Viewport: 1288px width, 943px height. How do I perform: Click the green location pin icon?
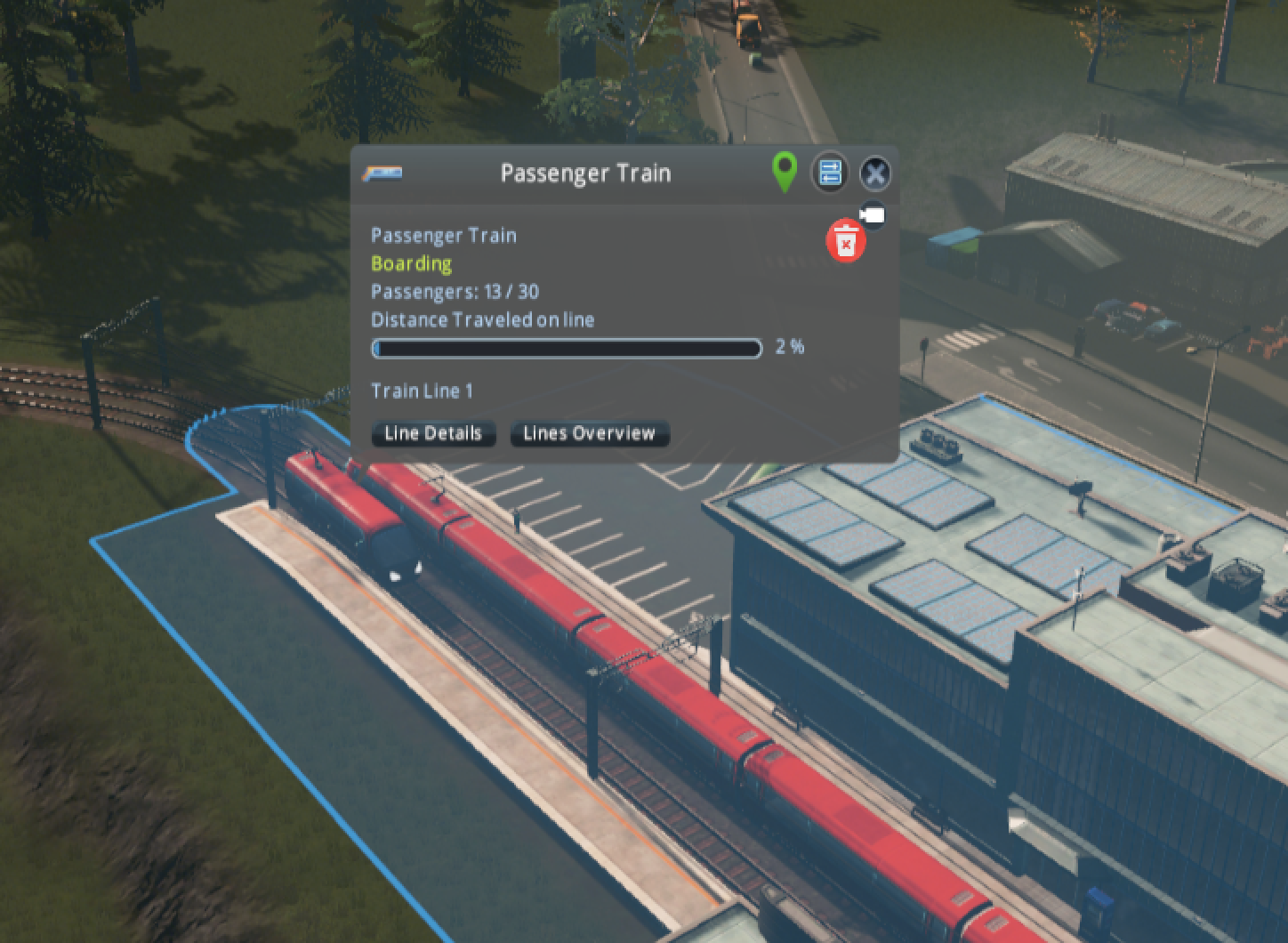(784, 171)
